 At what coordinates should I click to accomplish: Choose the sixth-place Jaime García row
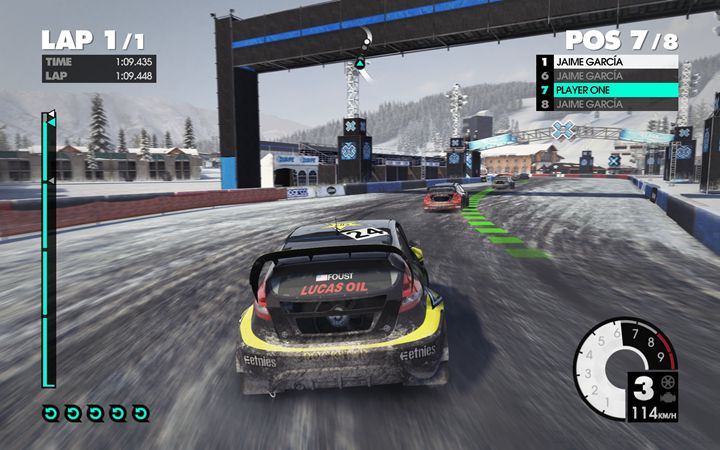click(x=607, y=76)
